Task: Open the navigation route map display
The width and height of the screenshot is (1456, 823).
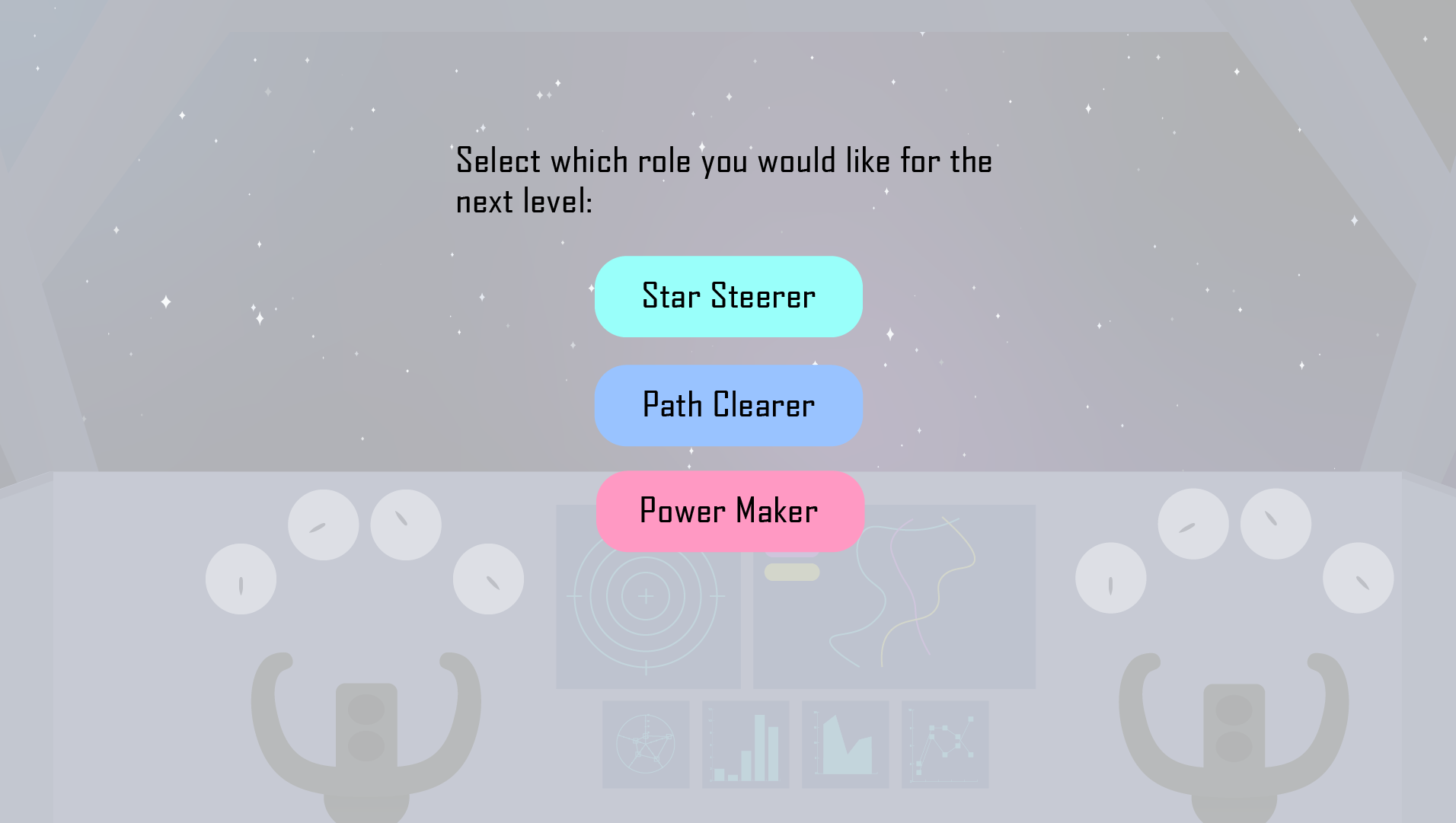Action: (x=895, y=598)
